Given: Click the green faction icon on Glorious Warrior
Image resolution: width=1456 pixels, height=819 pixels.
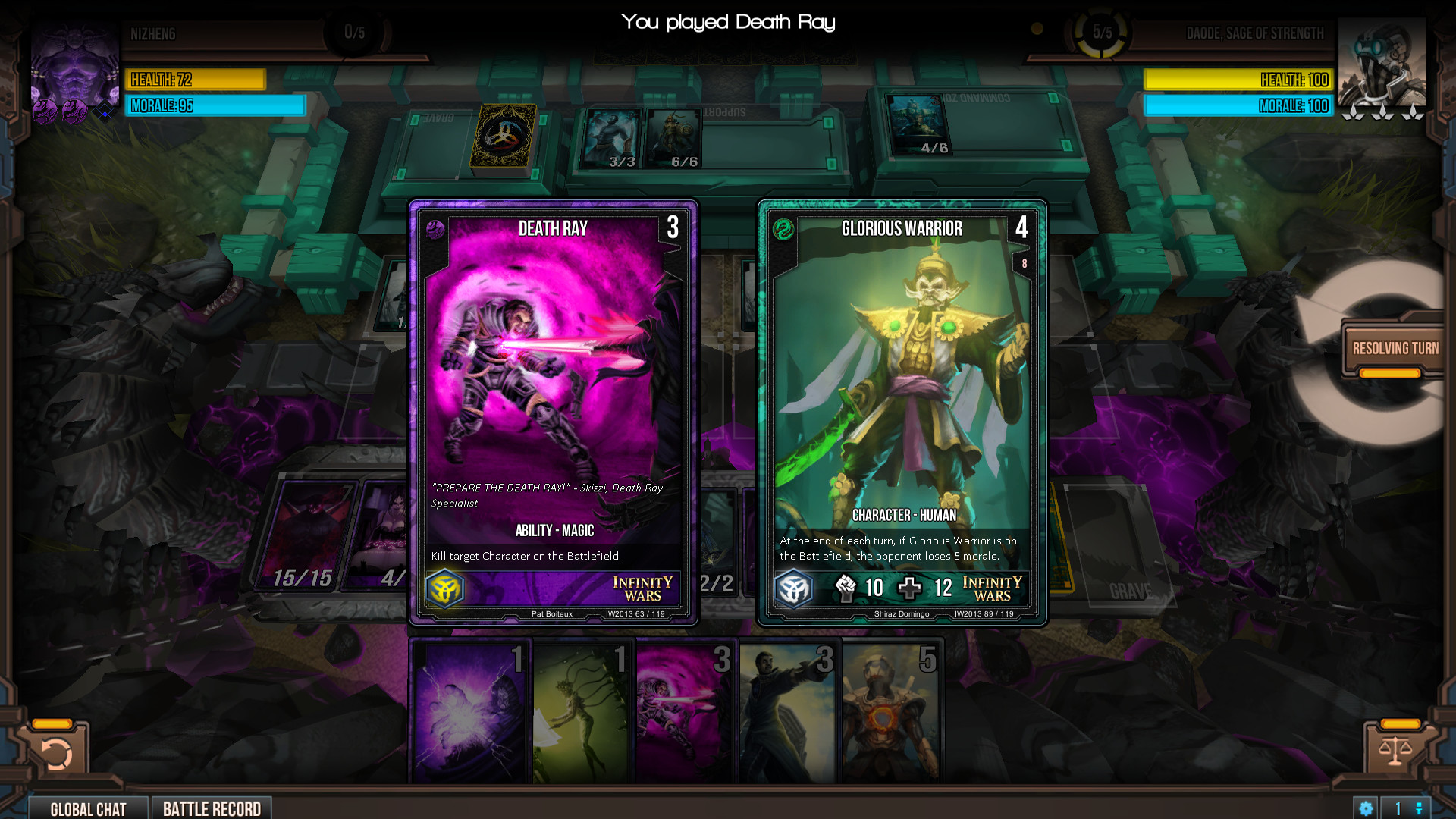Looking at the screenshot, I should click(x=784, y=230).
